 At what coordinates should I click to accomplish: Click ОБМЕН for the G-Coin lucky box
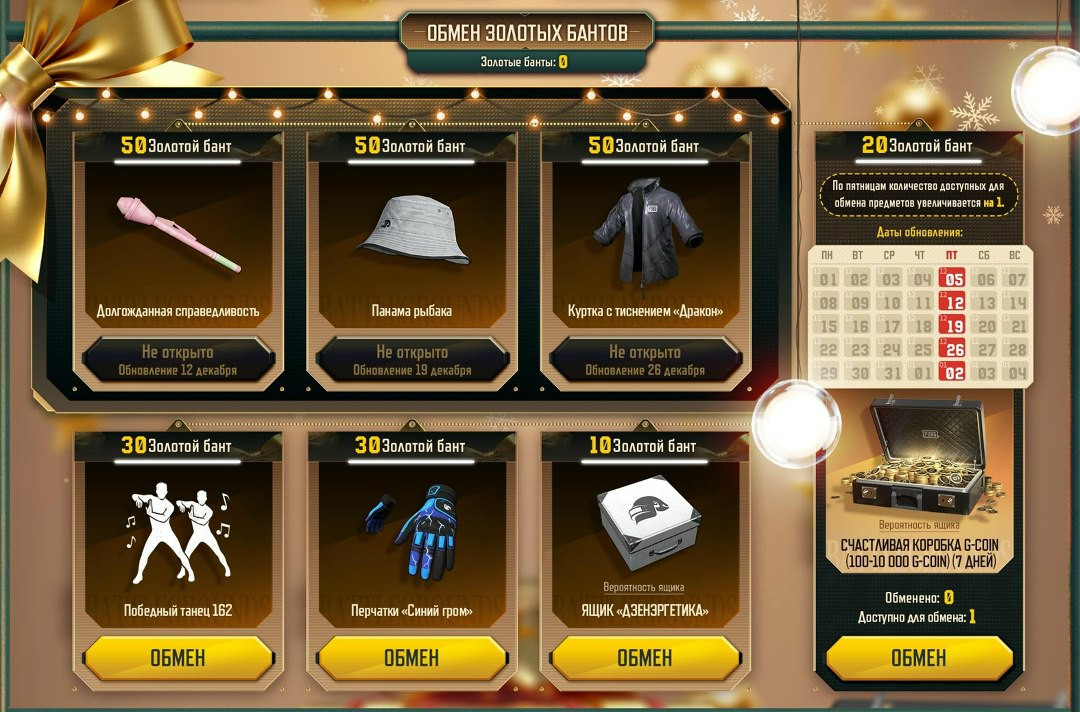tap(918, 657)
